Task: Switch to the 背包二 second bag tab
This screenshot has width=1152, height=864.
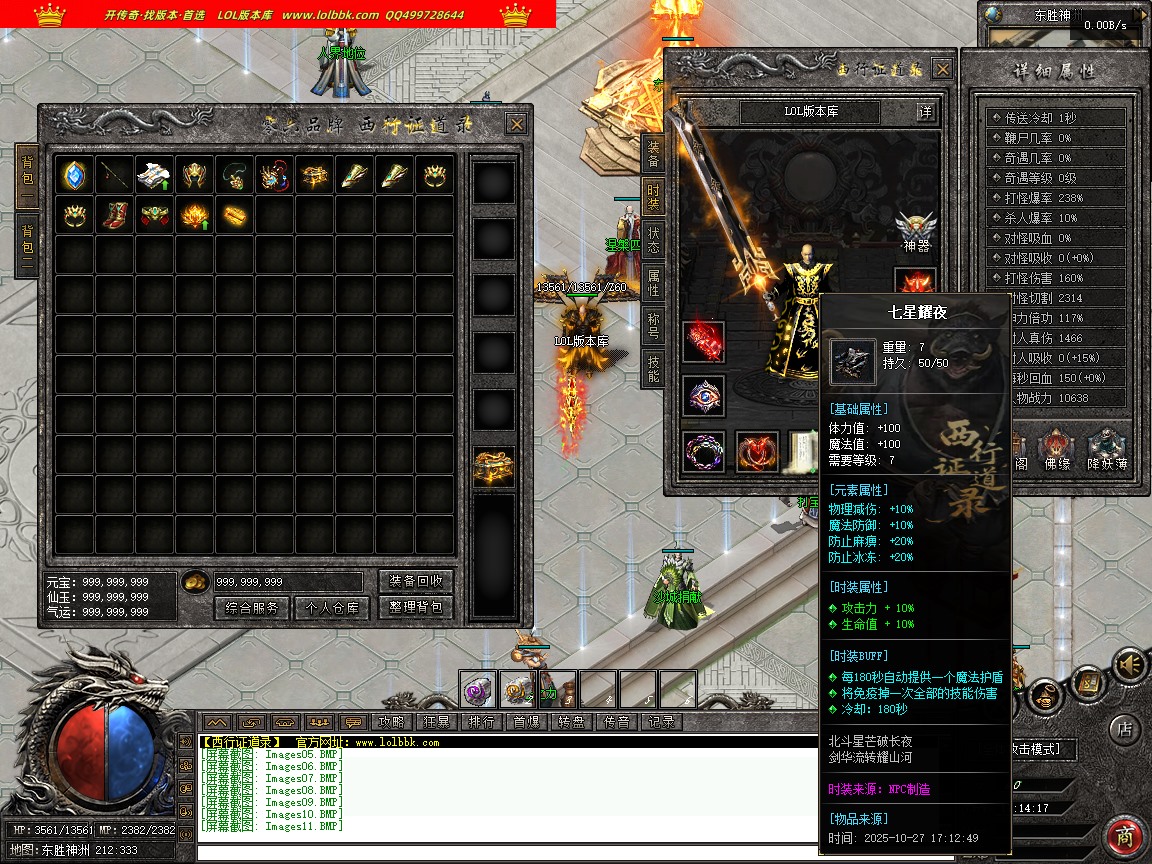Action: tap(27, 245)
